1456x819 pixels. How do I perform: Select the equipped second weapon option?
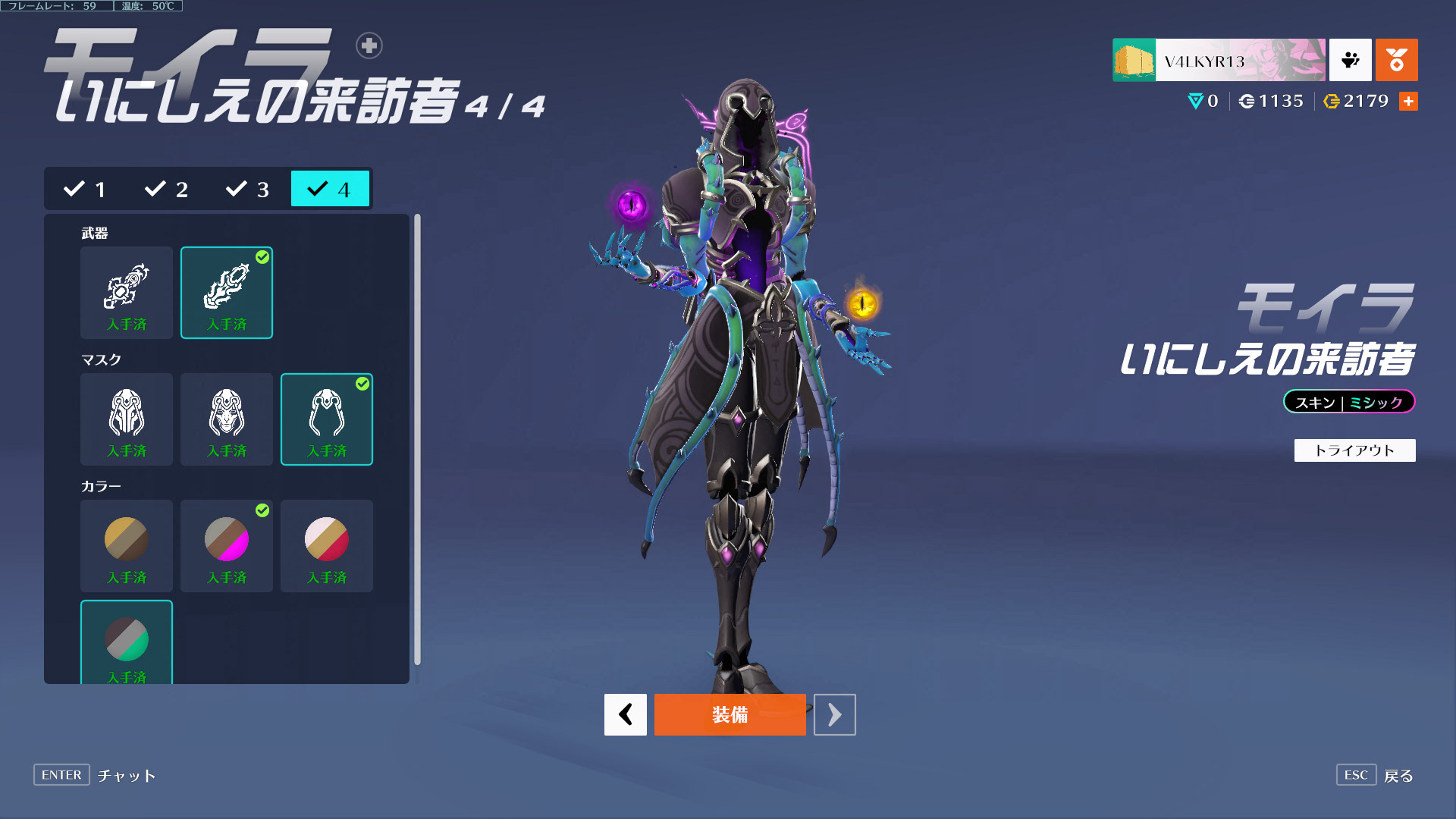tap(227, 293)
